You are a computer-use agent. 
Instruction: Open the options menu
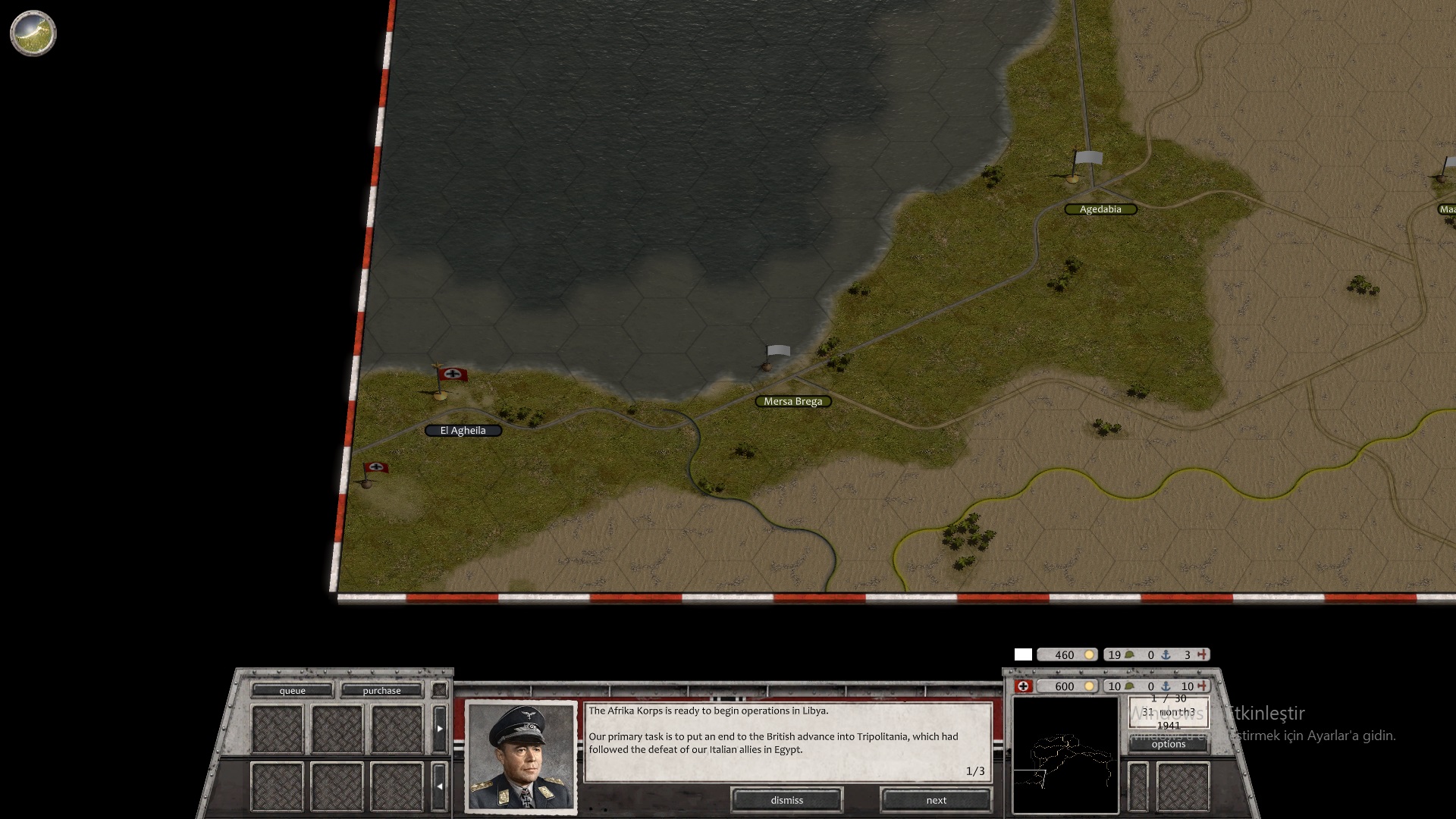pyautogui.click(x=1169, y=744)
